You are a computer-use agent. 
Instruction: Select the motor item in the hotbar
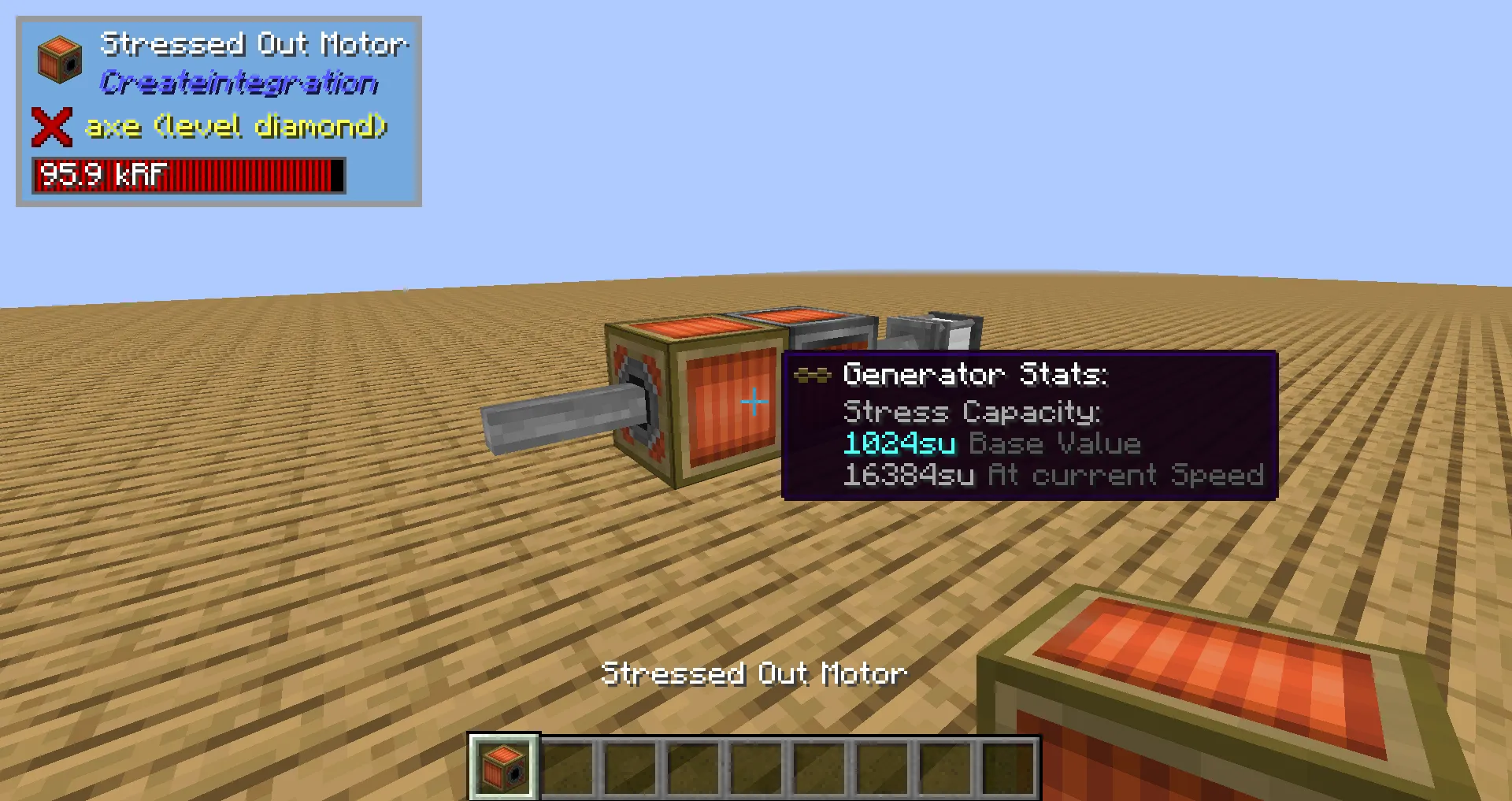pyautogui.click(x=503, y=767)
